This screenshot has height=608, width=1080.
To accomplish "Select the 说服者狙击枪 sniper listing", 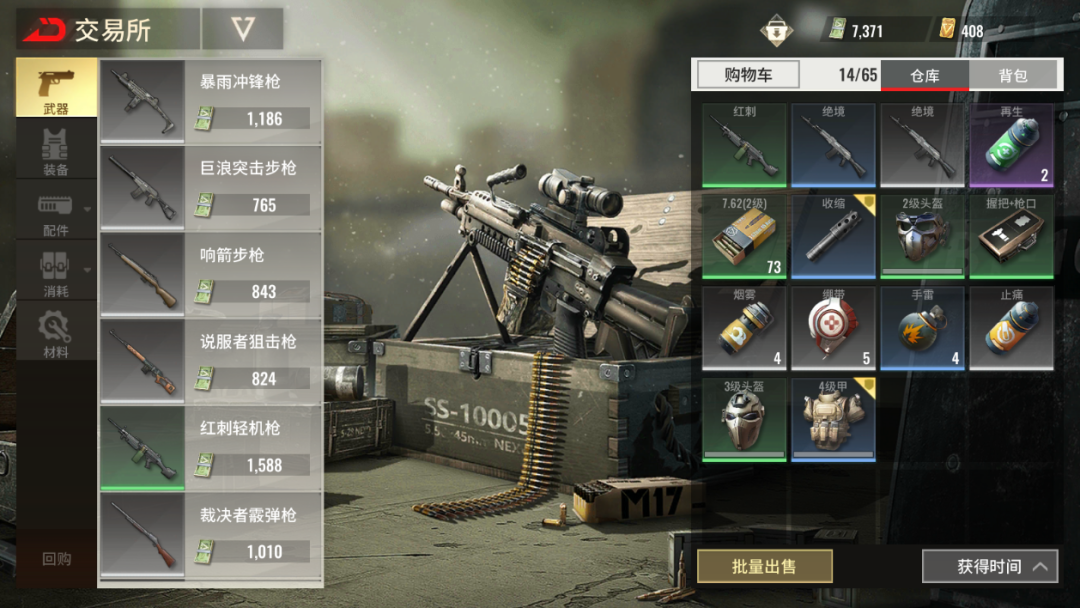I will click(x=211, y=361).
